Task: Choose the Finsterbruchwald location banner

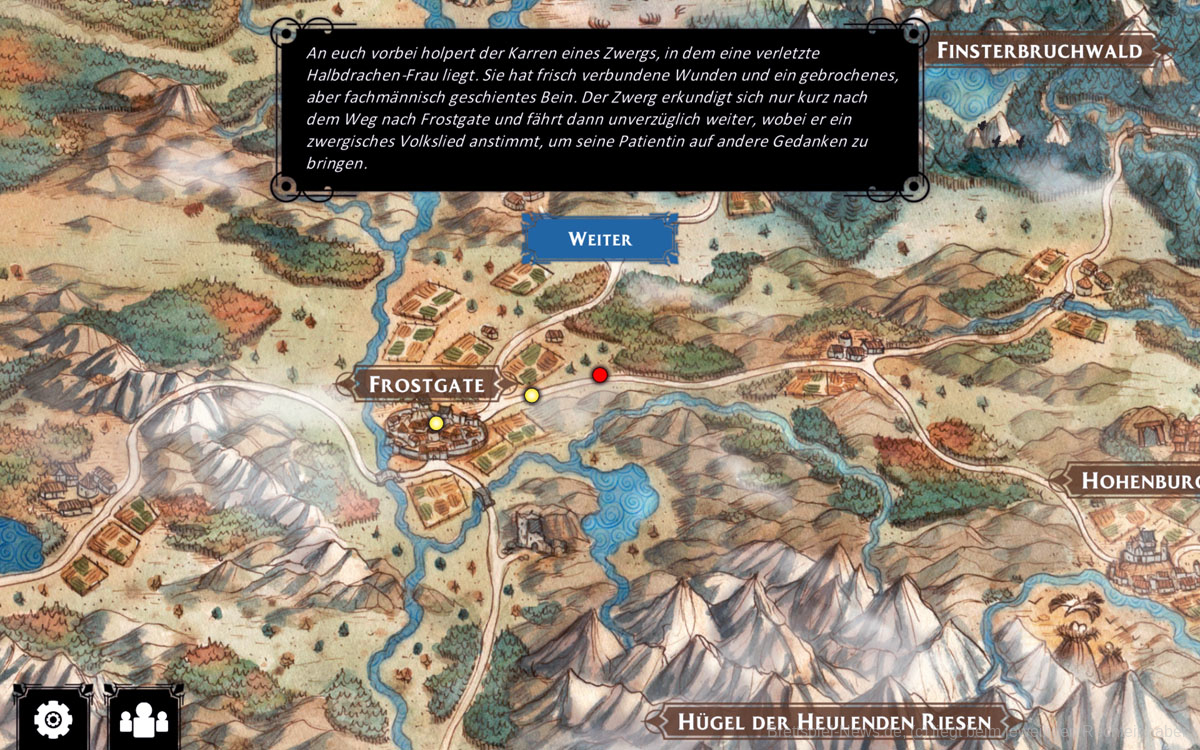Action: coord(1038,50)
